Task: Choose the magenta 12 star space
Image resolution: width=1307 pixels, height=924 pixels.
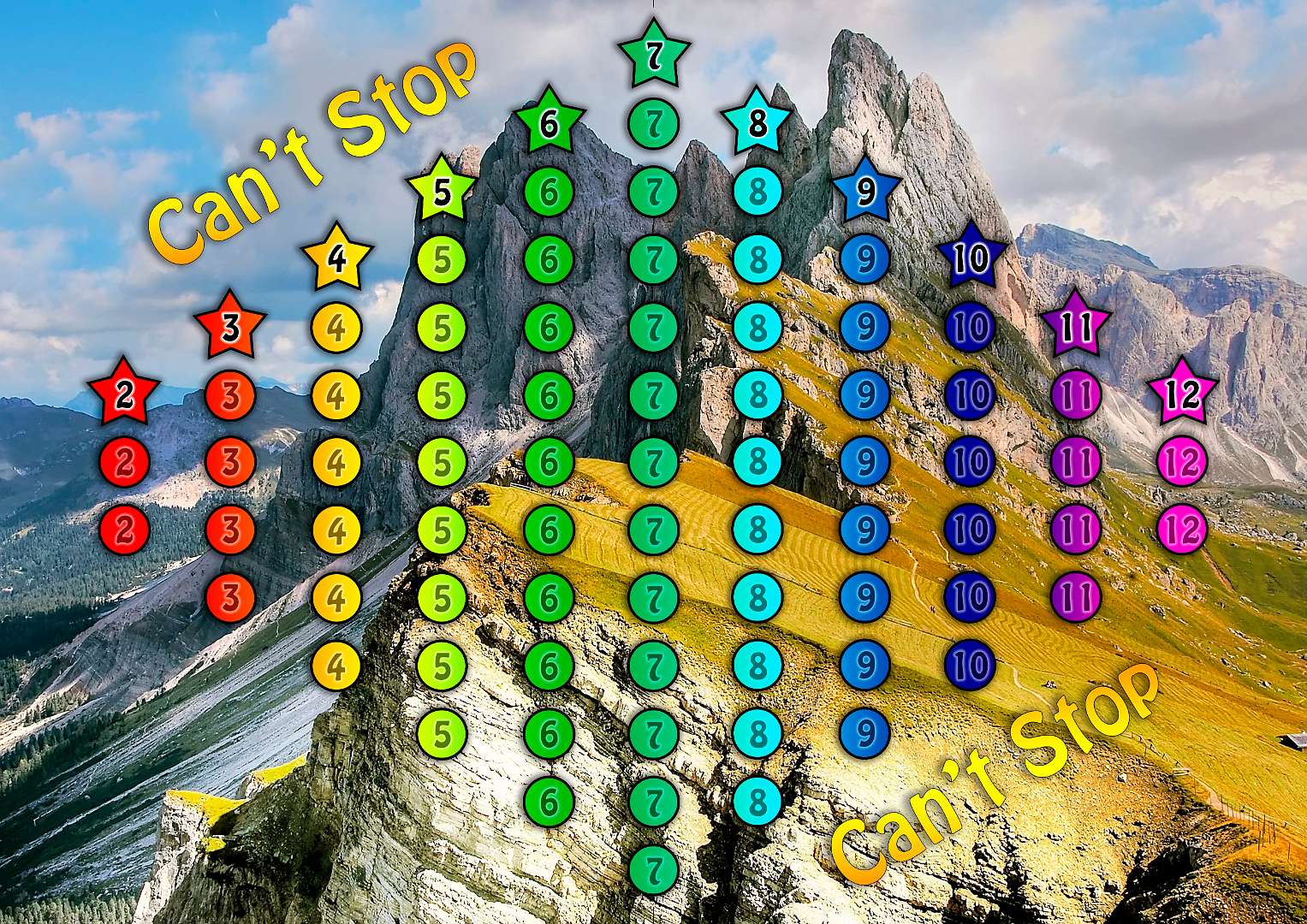Action: click(1182, 394)
